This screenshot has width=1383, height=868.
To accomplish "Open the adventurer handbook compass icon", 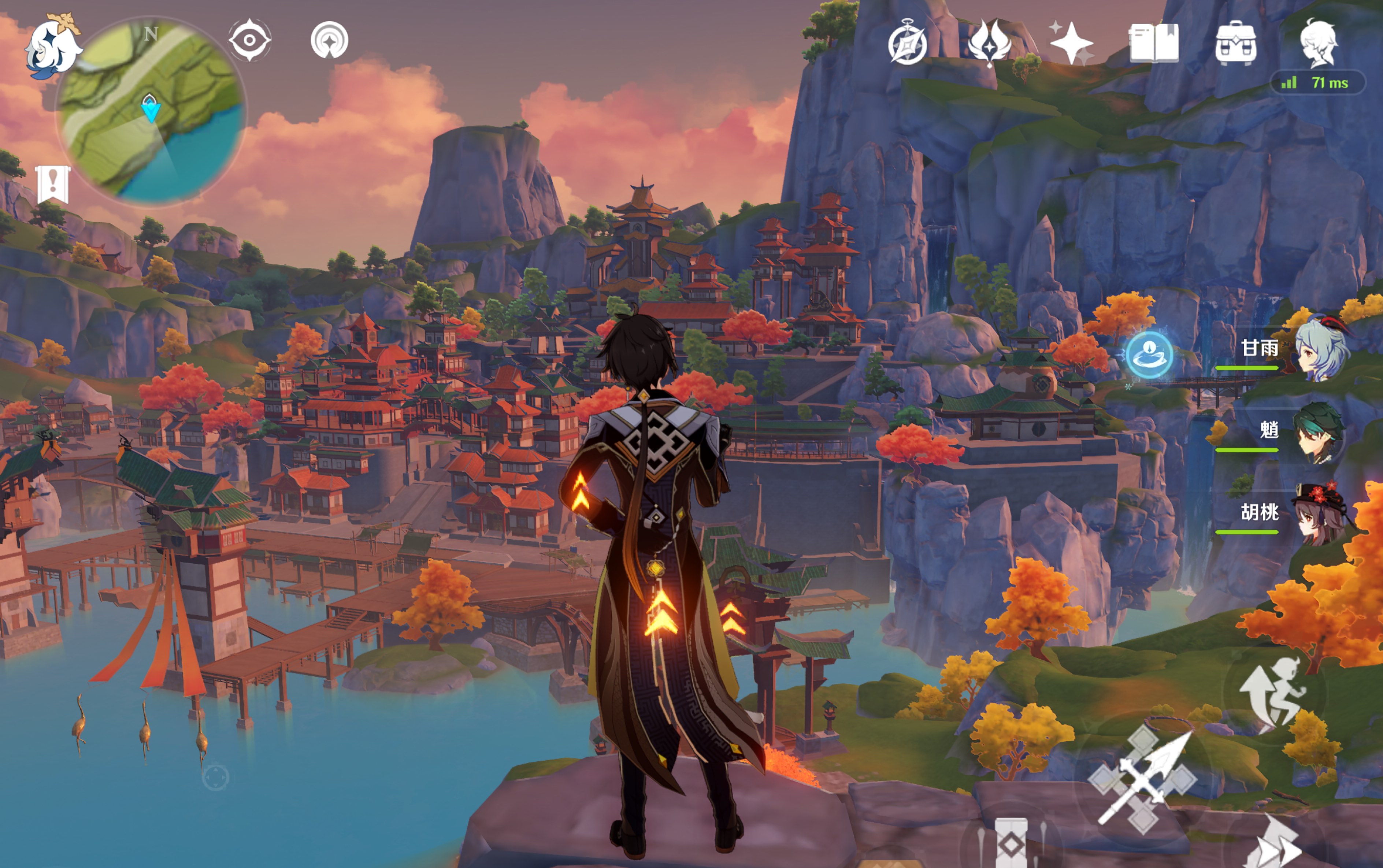I will (907, 44).
